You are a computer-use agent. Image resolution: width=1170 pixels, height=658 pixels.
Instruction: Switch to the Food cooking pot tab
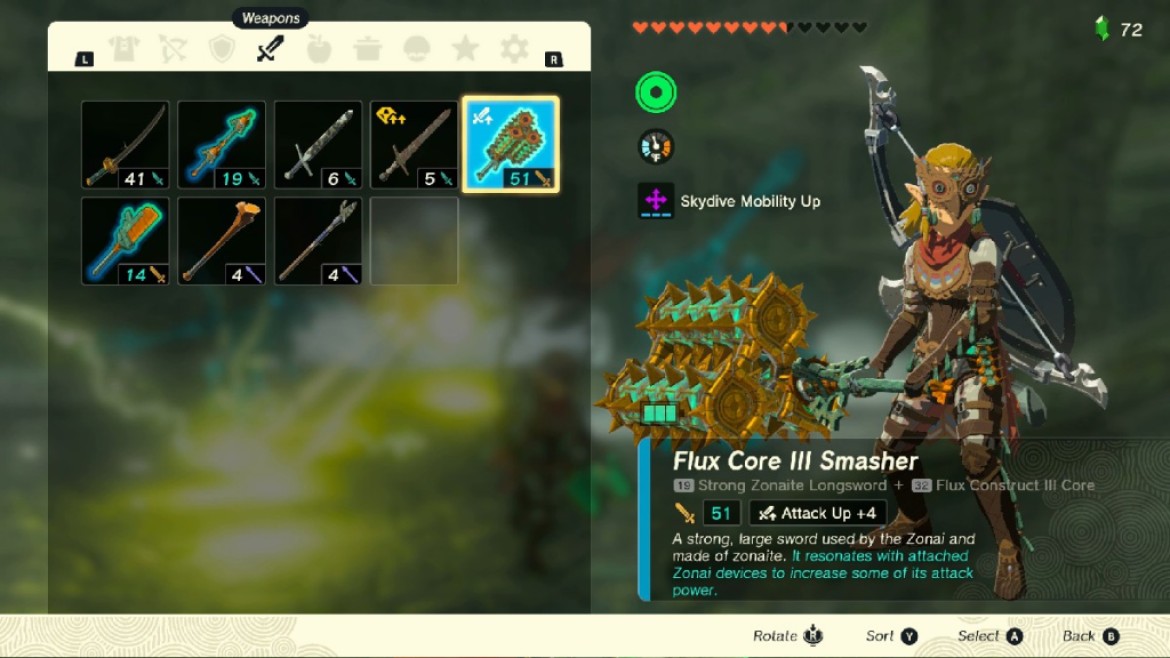(367, 49)
